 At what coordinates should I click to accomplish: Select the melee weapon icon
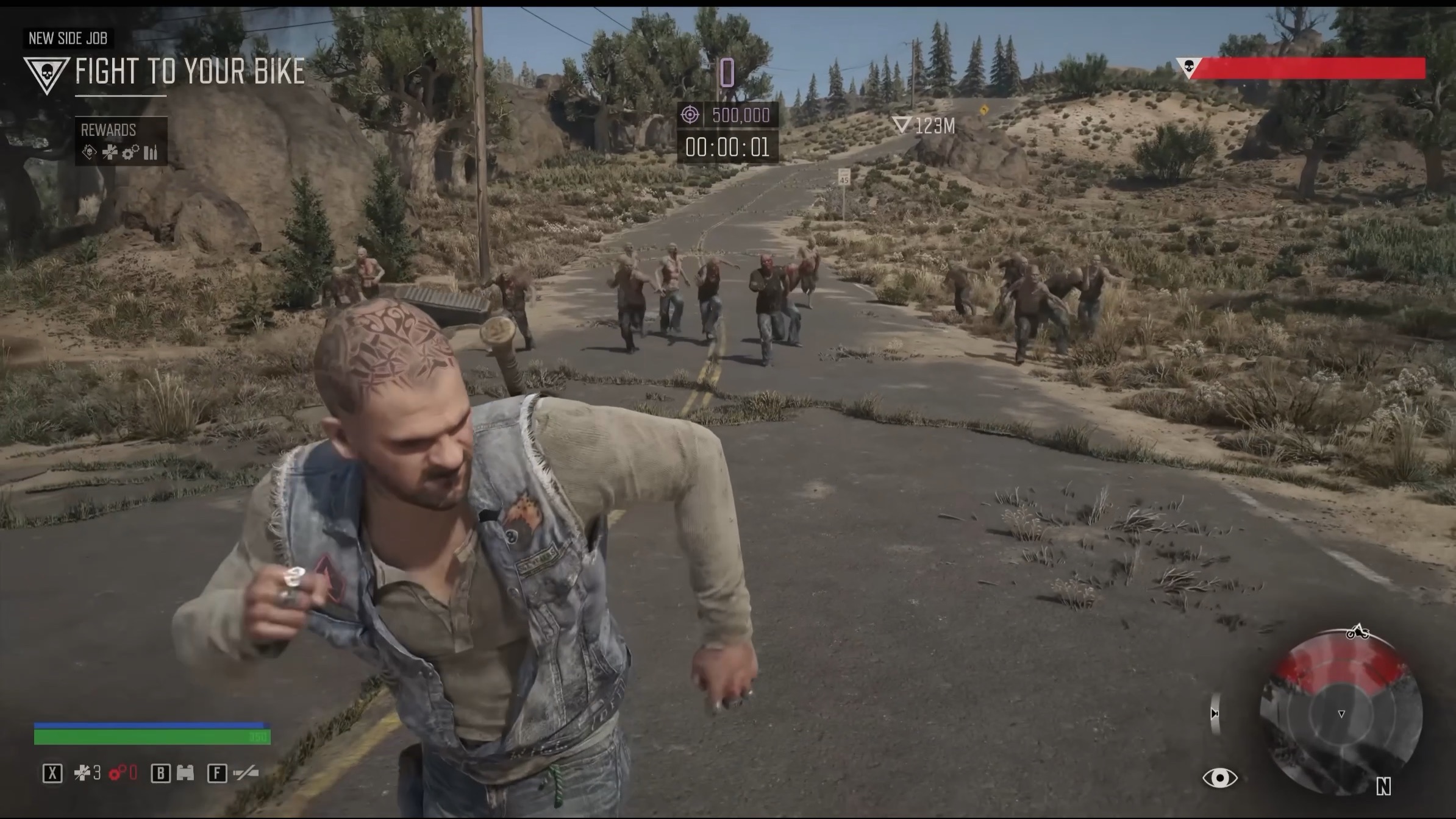tap(246, 773)
